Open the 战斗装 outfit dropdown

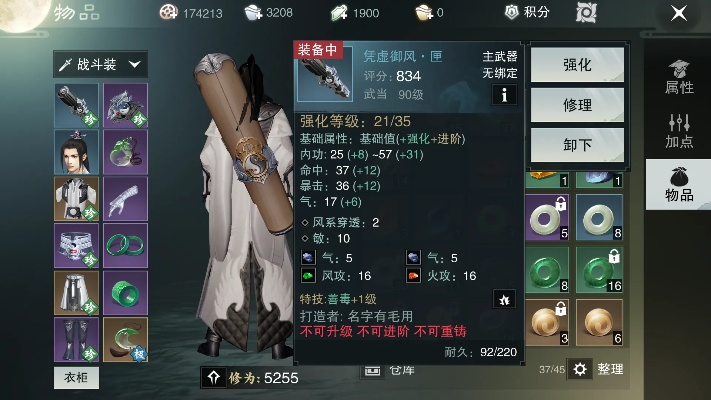pos(100,64)
